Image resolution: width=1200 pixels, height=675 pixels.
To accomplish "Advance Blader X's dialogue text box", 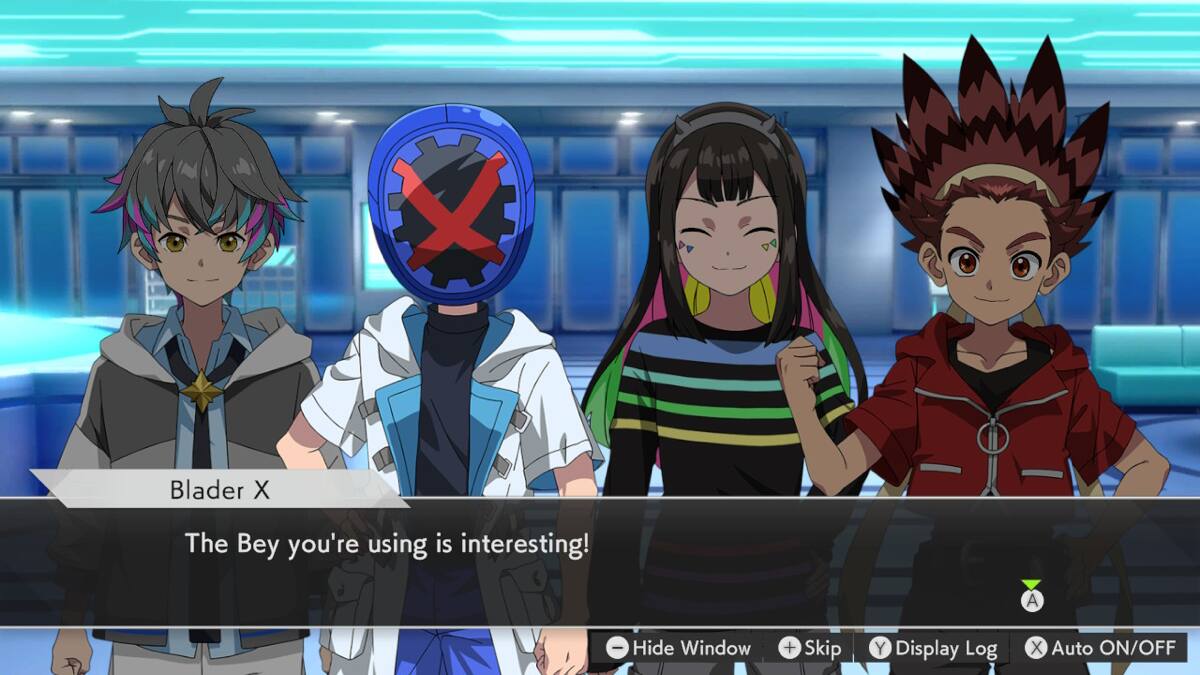I will tap(1032, 600).
